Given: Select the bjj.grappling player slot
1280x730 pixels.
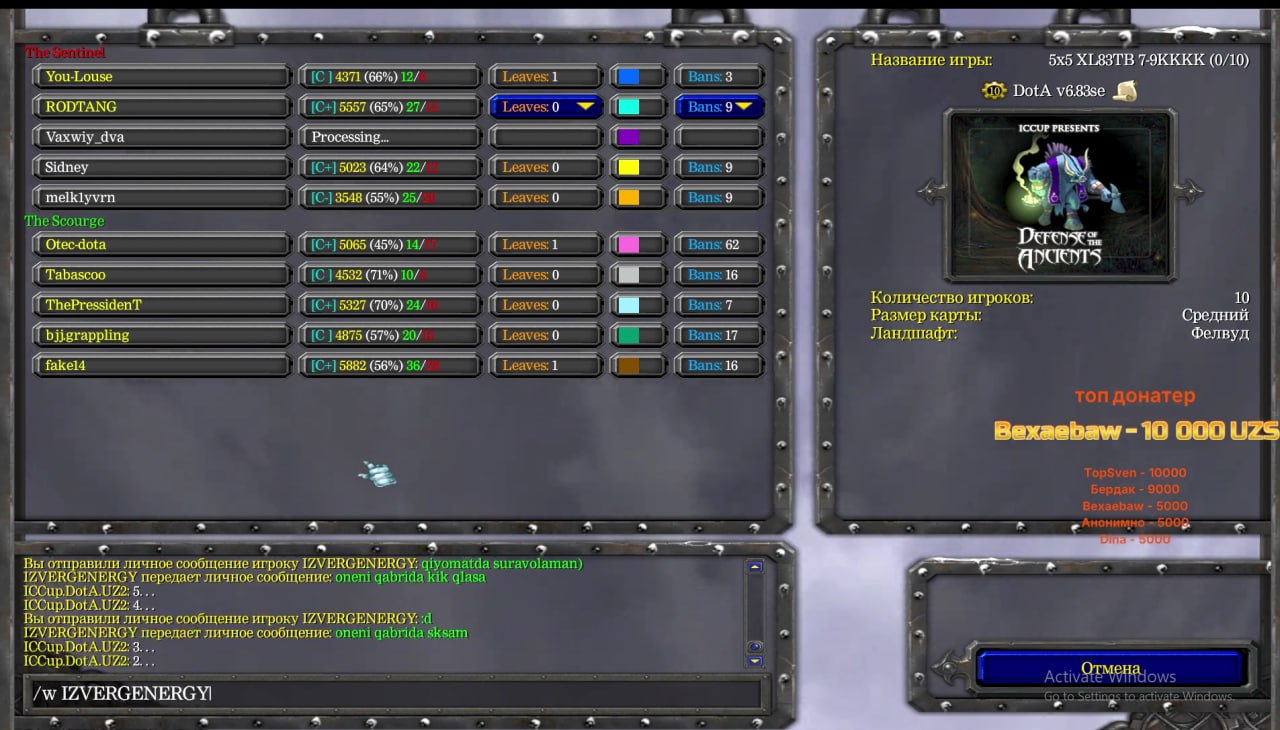Looking at the screenshot, I should coord(162,335).
